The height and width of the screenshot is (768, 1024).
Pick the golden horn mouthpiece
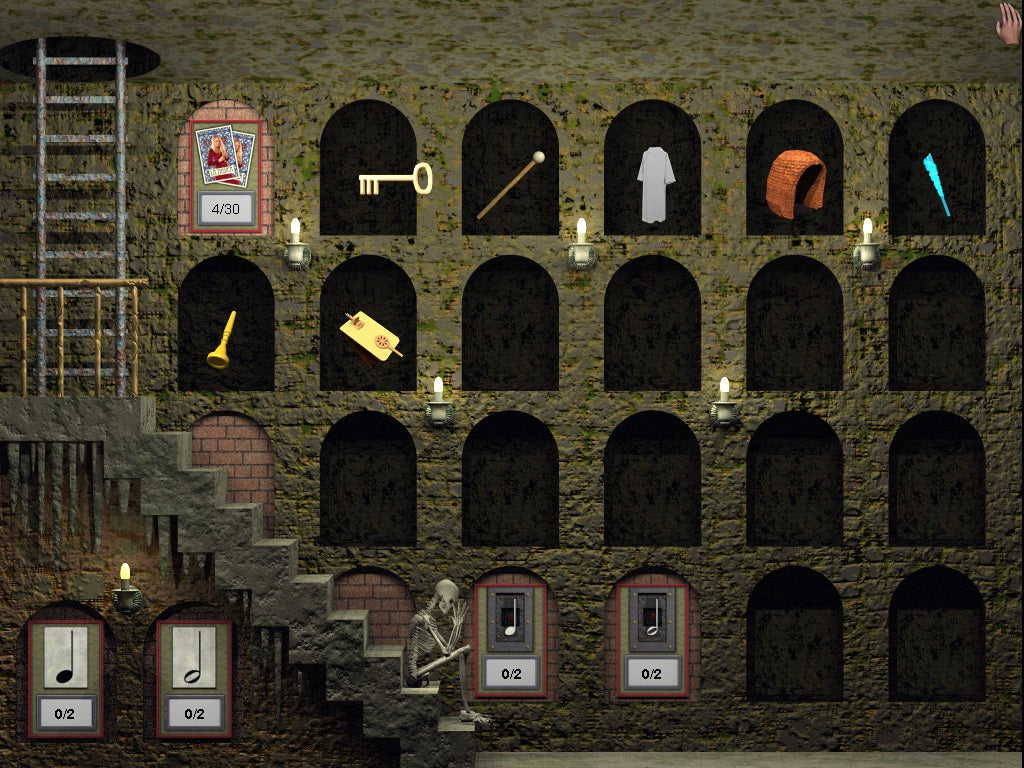(x=222, y=340)
